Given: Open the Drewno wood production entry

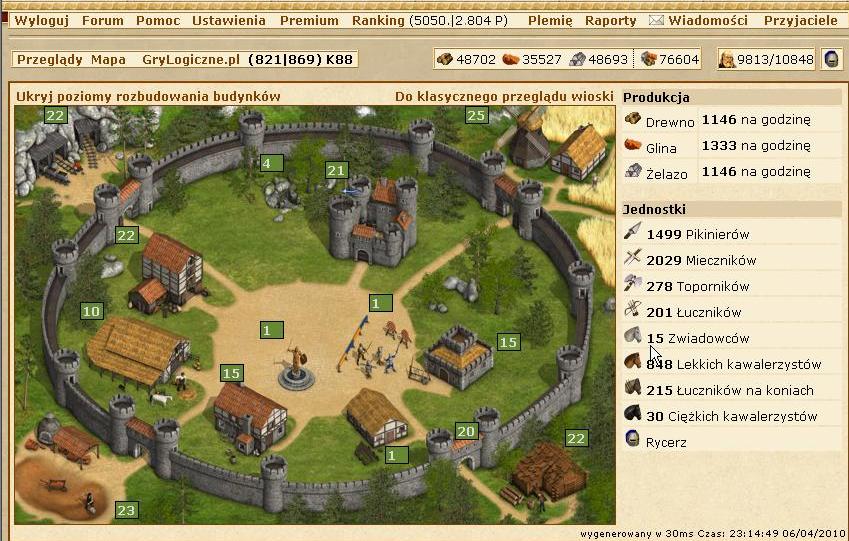Looking at the screenshot, I should [669, 121].
